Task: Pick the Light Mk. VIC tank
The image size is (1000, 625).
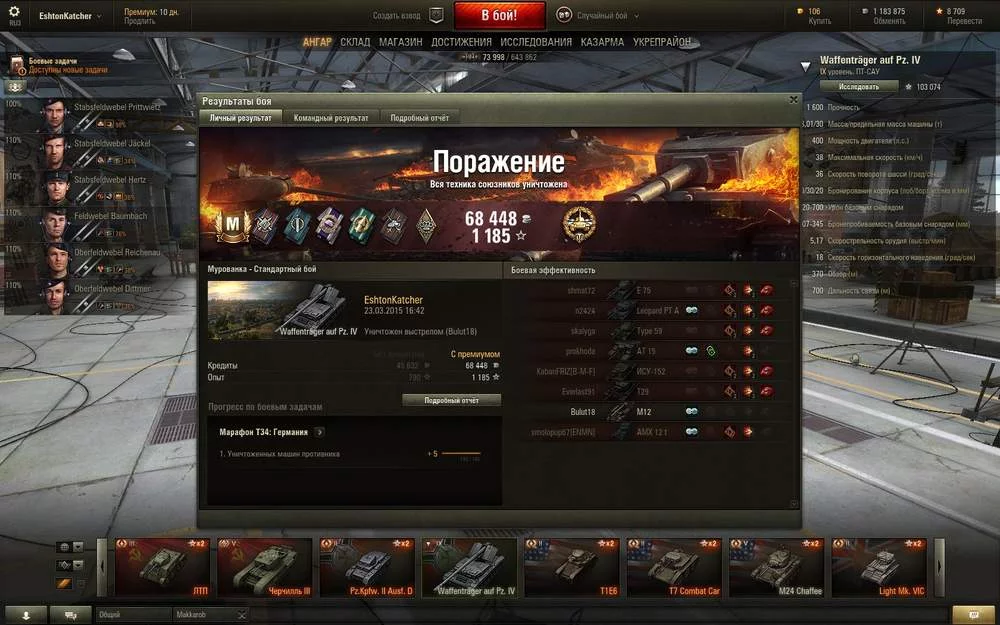Action: pos(878,567)
